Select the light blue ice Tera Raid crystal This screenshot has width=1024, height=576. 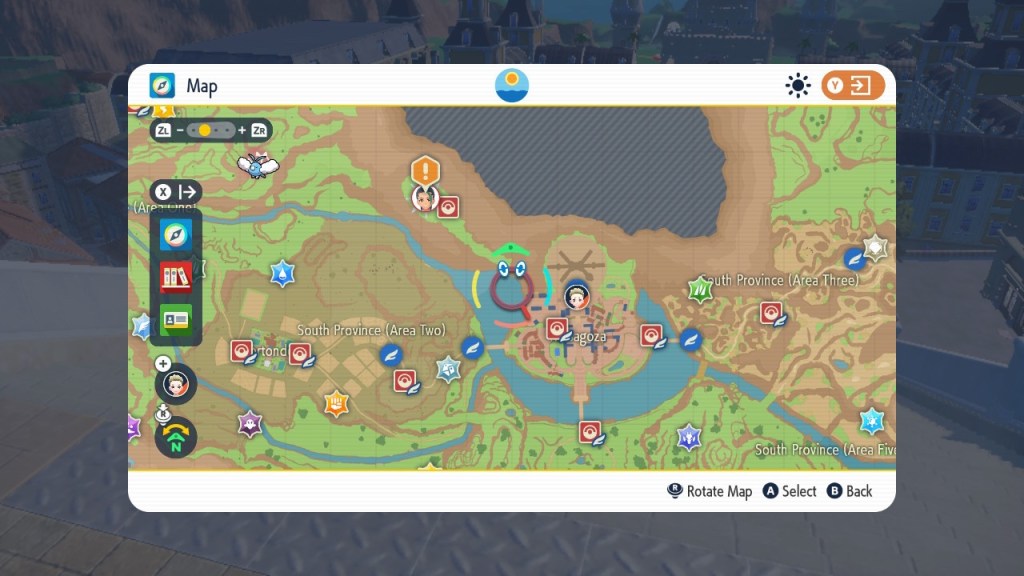tap(873, 420)
